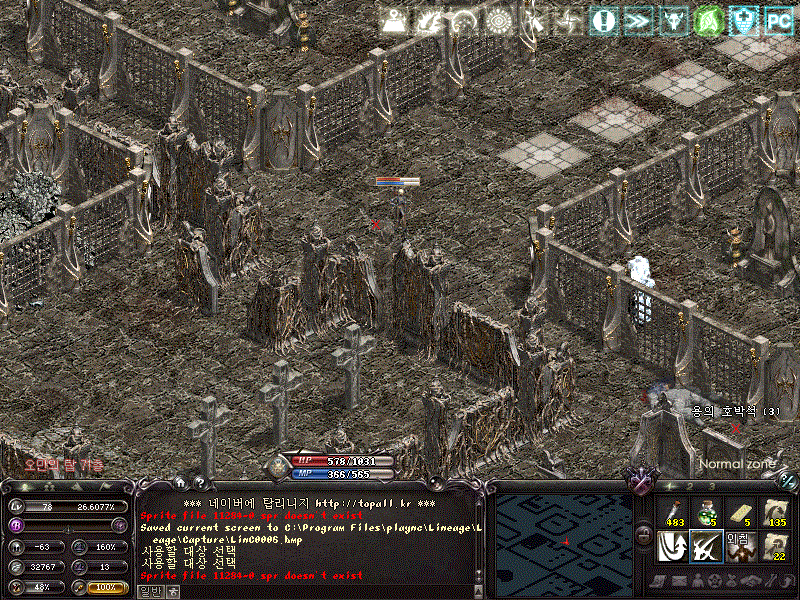
Task: Click the eye-shaped buff icon
Action: click(498, 19)
